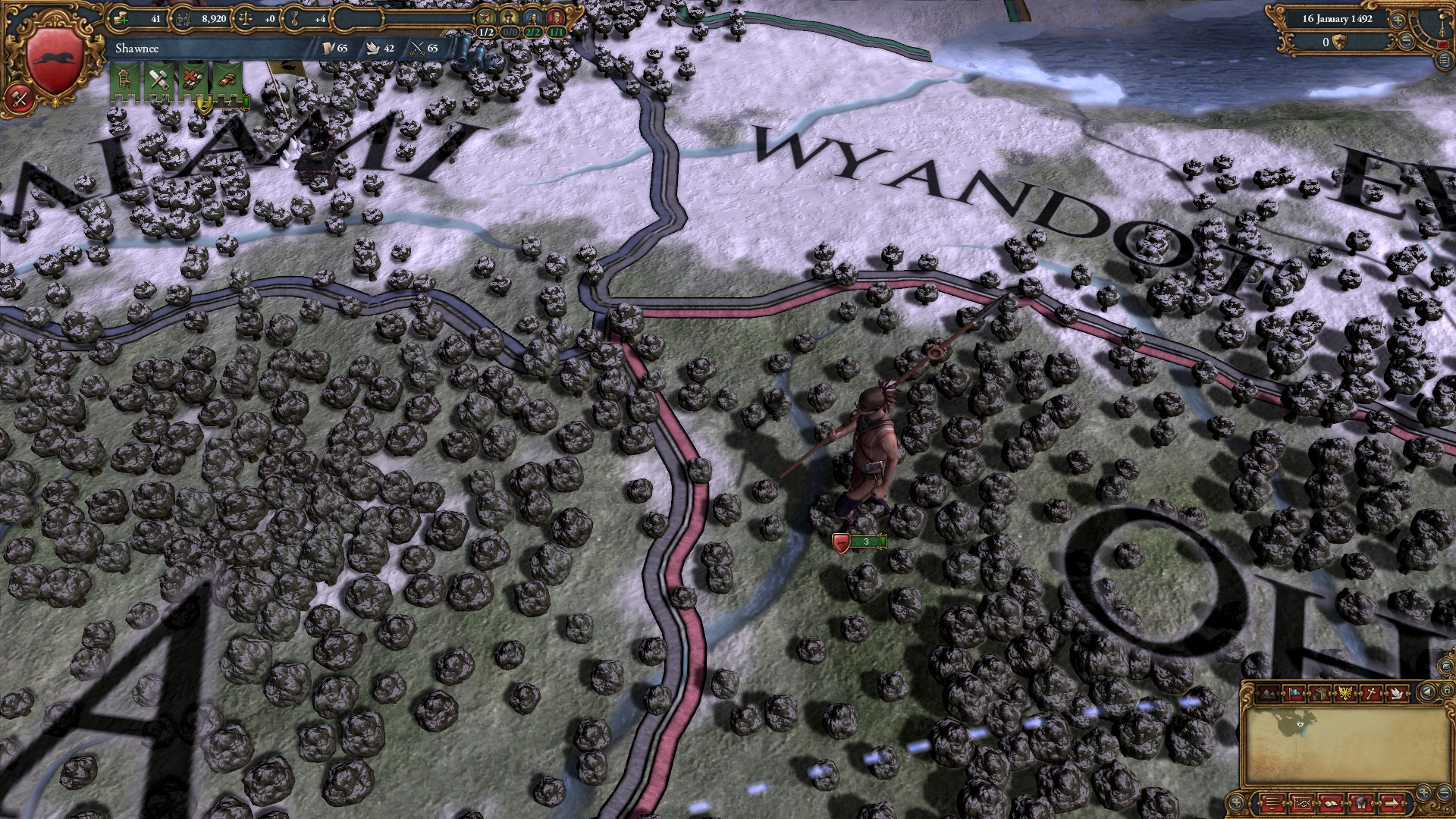Open the treasury ledger via gold coins icon
The height and width of the screenshot is (819, 1456).
pyautogui.click(x=120, y=18)
